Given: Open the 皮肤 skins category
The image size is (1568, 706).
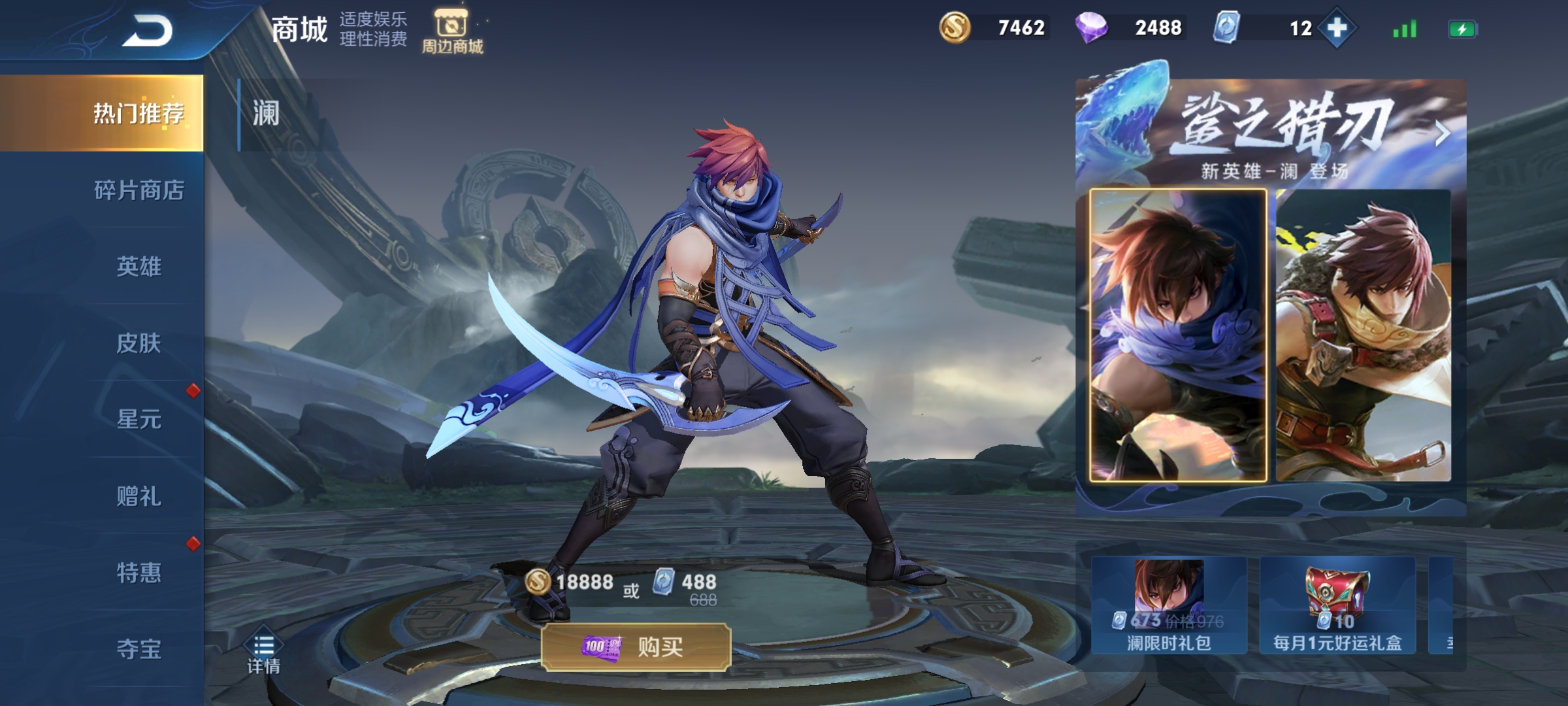Looking at the screenshot, I should click(x=139, y=343).
